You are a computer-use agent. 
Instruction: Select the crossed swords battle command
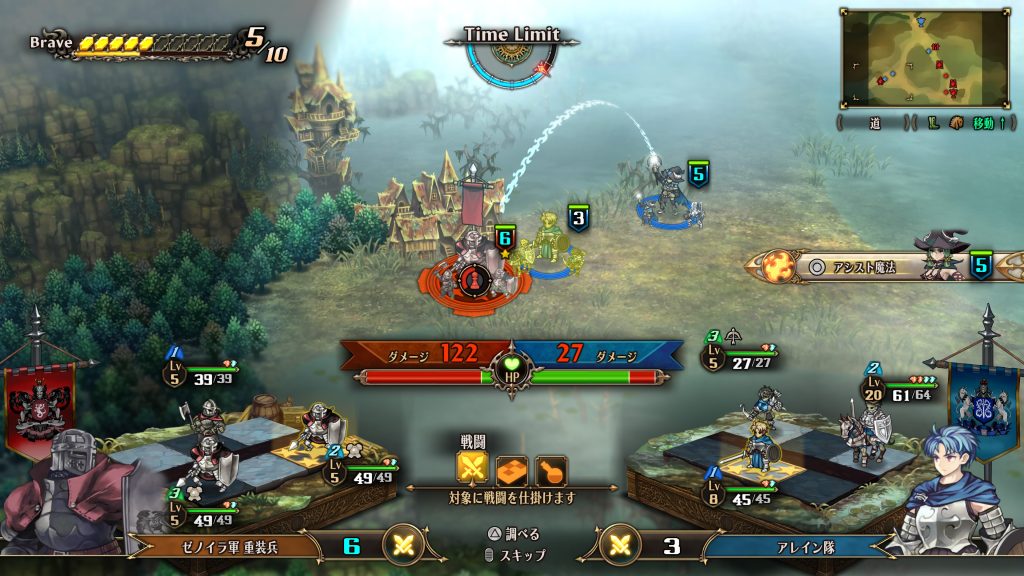472,469
